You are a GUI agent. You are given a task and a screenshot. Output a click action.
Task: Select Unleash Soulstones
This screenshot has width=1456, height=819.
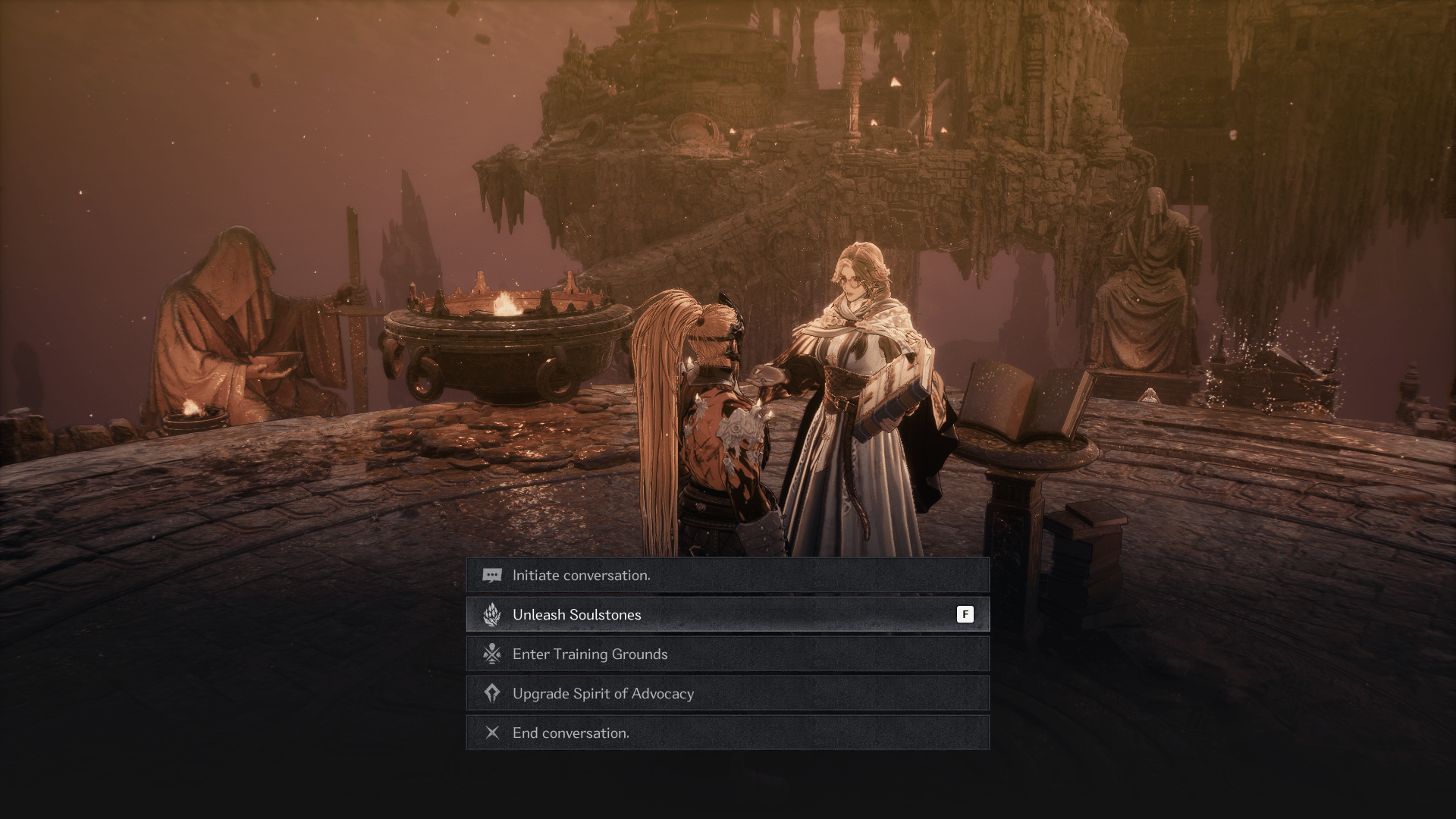[x=726, y=615]
